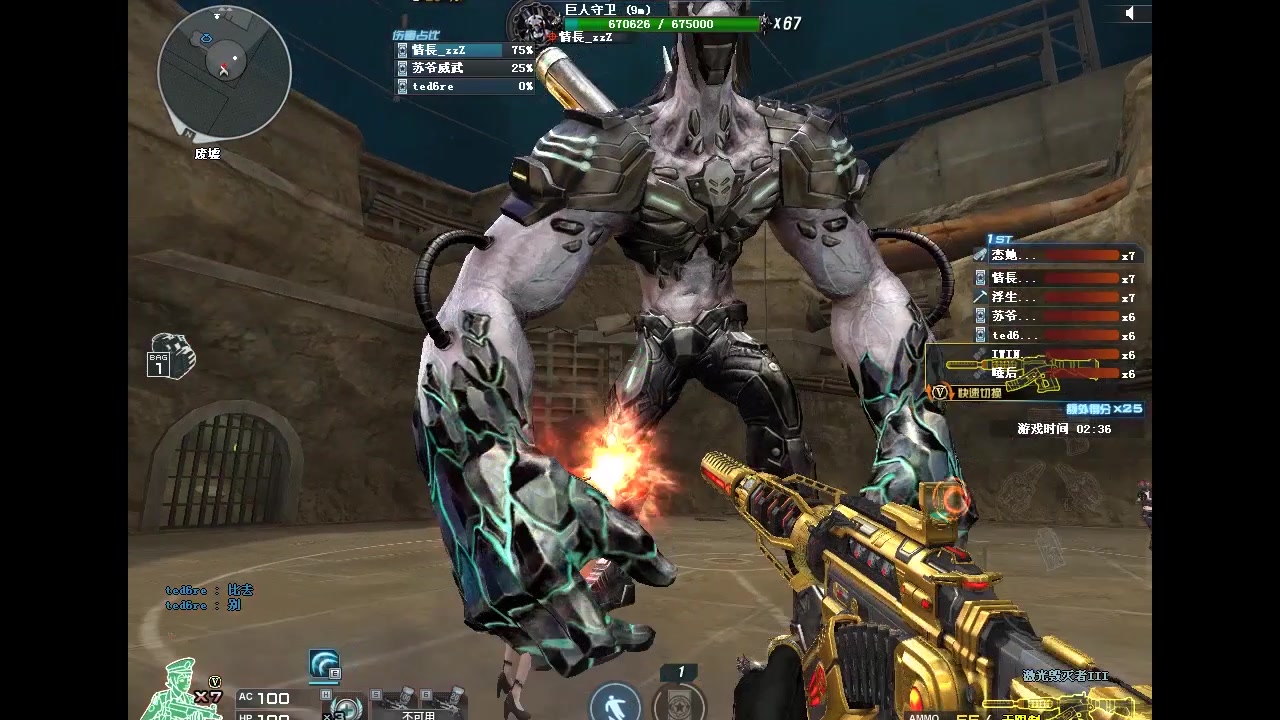Image resolution: width=1280 pixels, height=720 pixels.
Task: Select the ted6re damage share row
Action: coord(463,87)
